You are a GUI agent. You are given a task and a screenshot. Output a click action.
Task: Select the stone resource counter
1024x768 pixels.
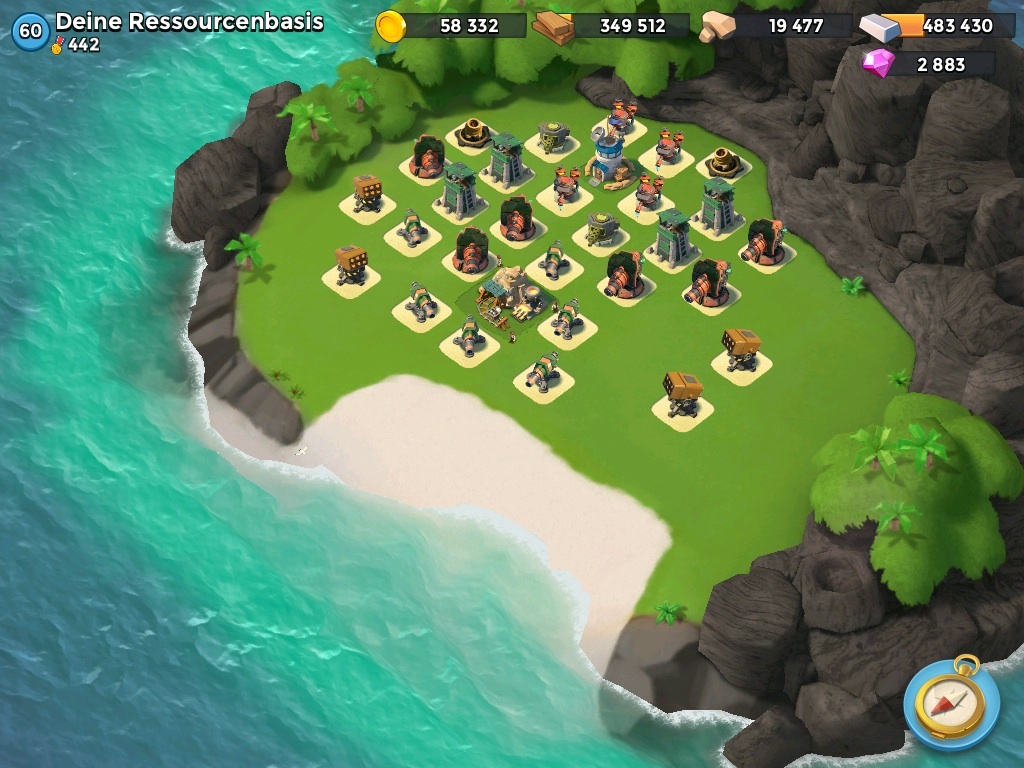coord(777,26)
